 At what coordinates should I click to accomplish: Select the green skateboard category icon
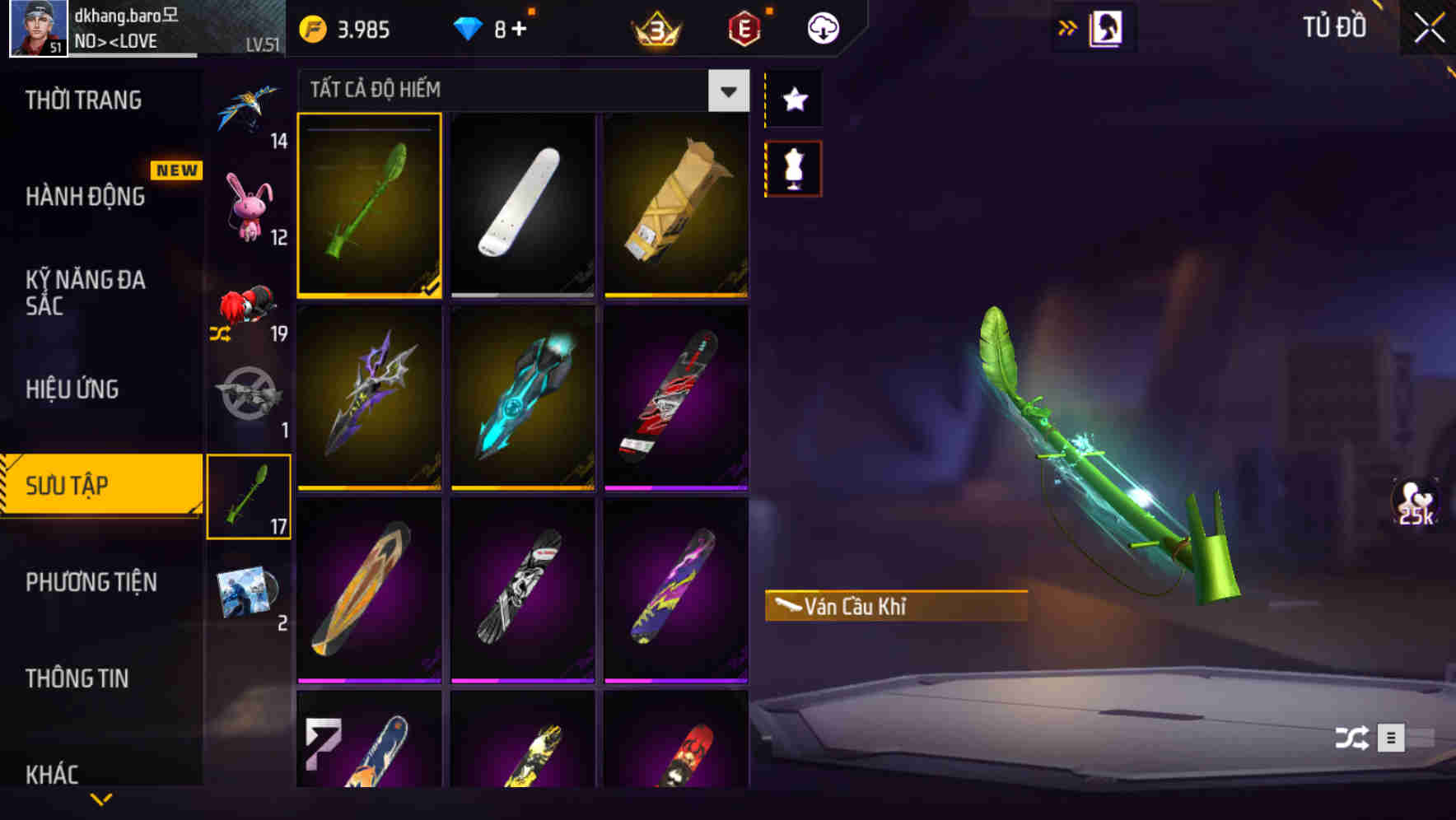(250, 496)
